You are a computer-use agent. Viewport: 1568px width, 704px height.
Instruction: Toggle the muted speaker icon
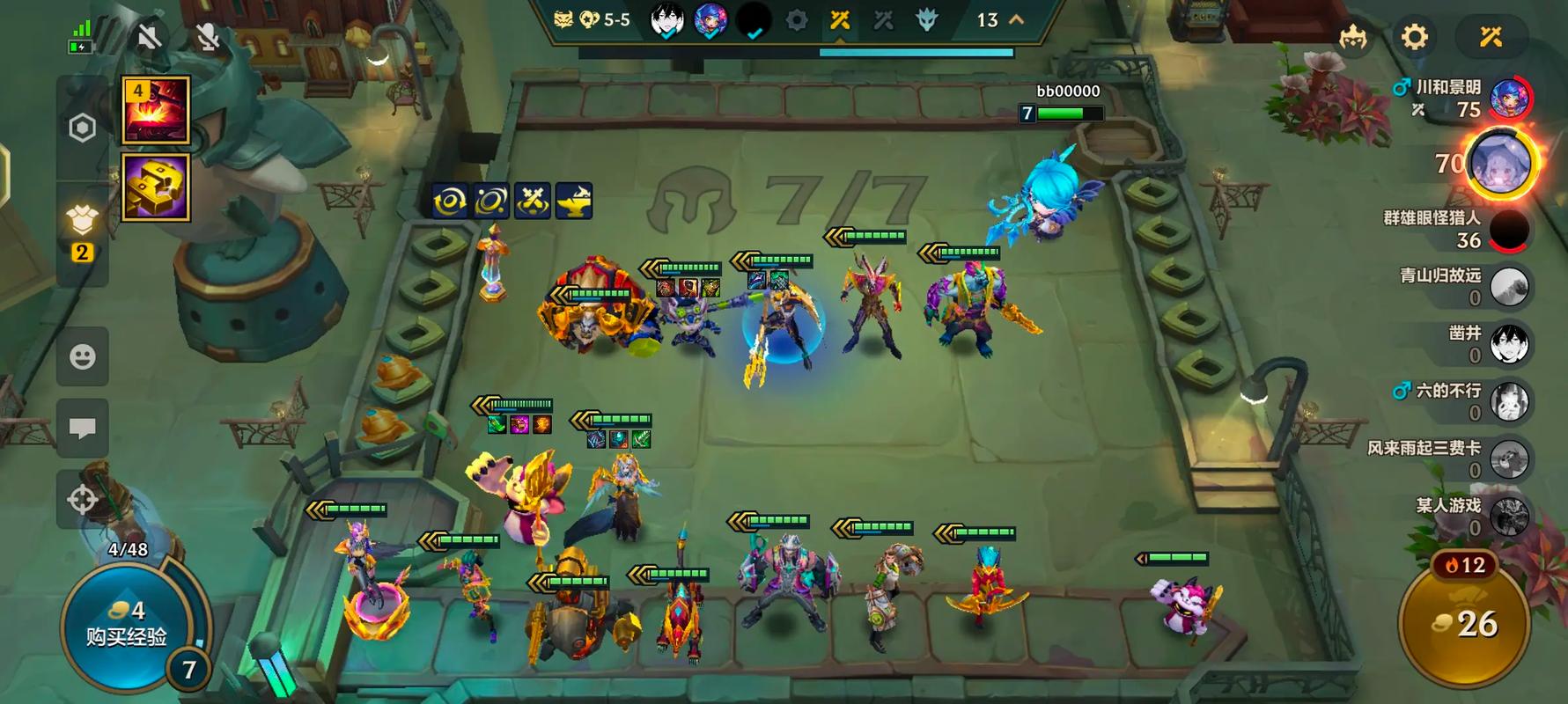[150, 37]
